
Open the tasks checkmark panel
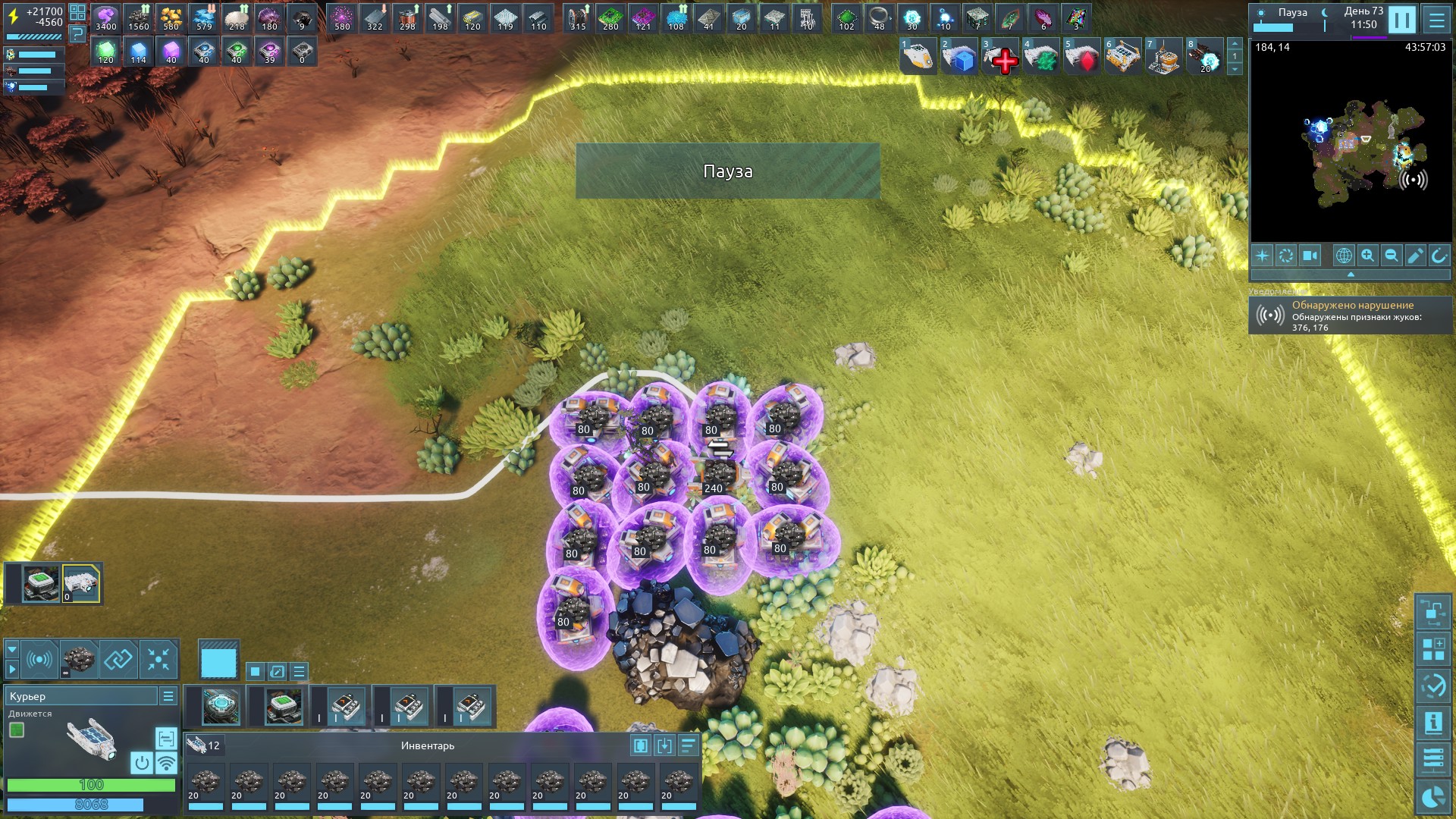click(1432, 686)
